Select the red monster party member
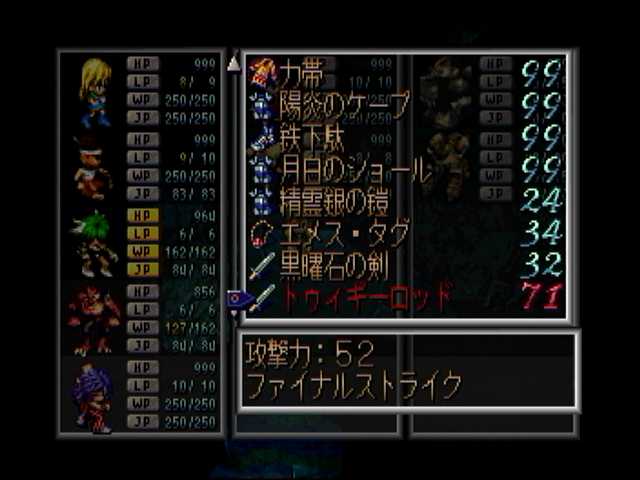The width and height of the screenshot is (640, 480). 94,318
